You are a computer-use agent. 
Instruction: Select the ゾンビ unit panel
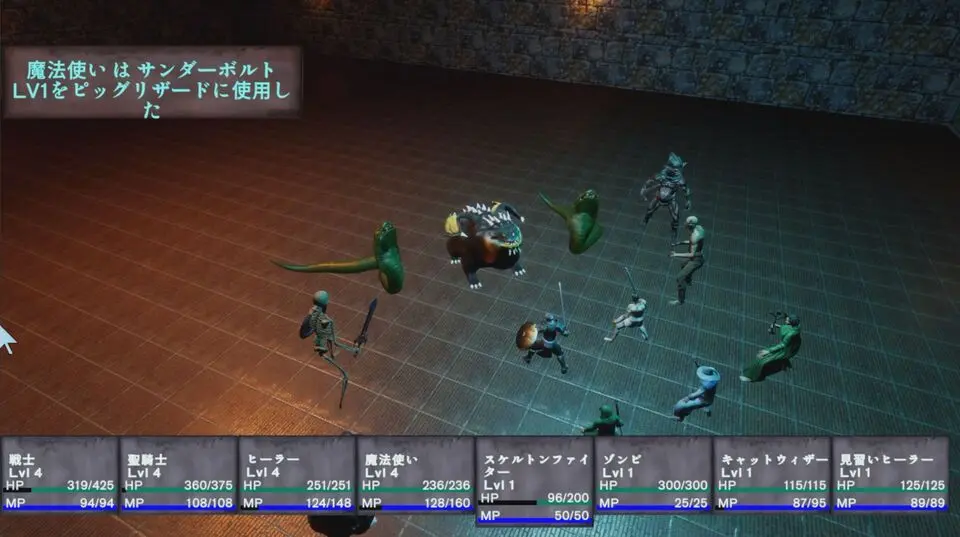pos(652,475)
